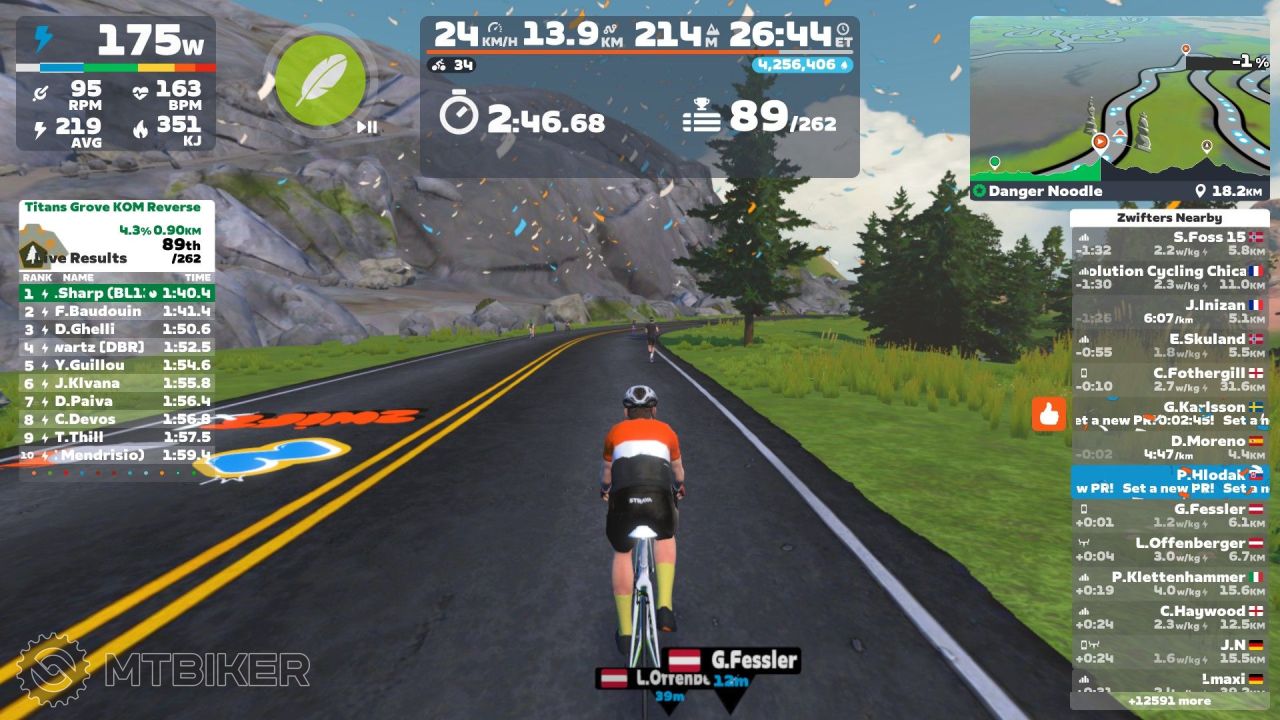The image size is (1280, 720).
Task: Expand the +12591 more riders entry
Action: (1169, 701)
